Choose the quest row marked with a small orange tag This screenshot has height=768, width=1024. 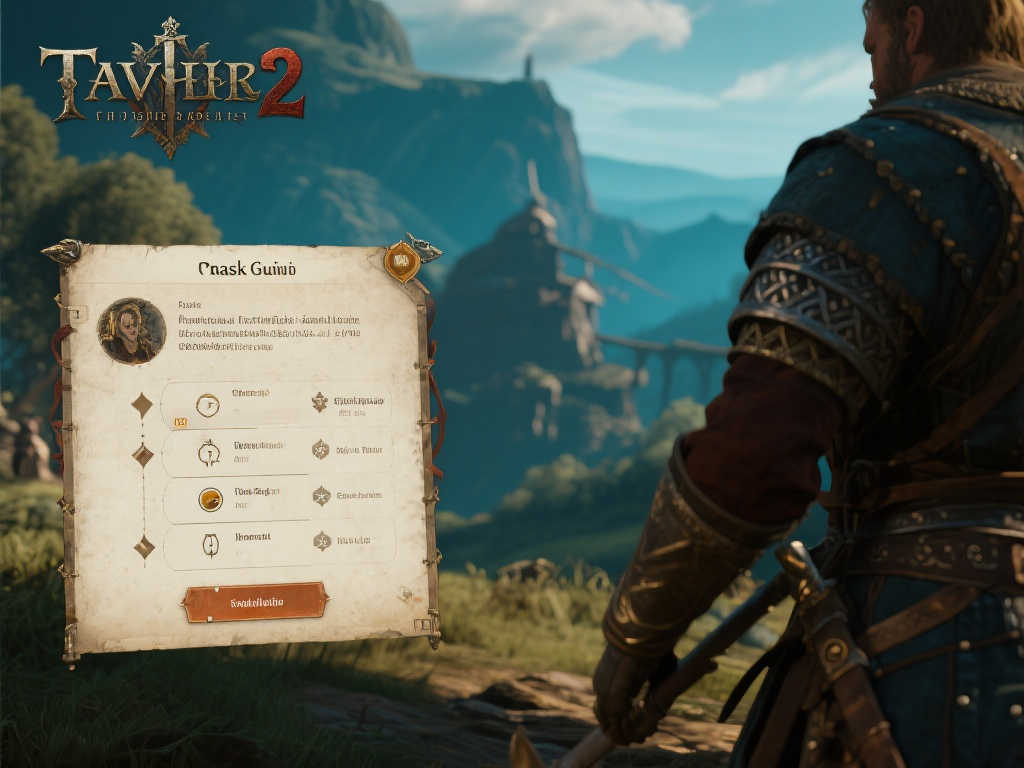(x=275, y=405)
